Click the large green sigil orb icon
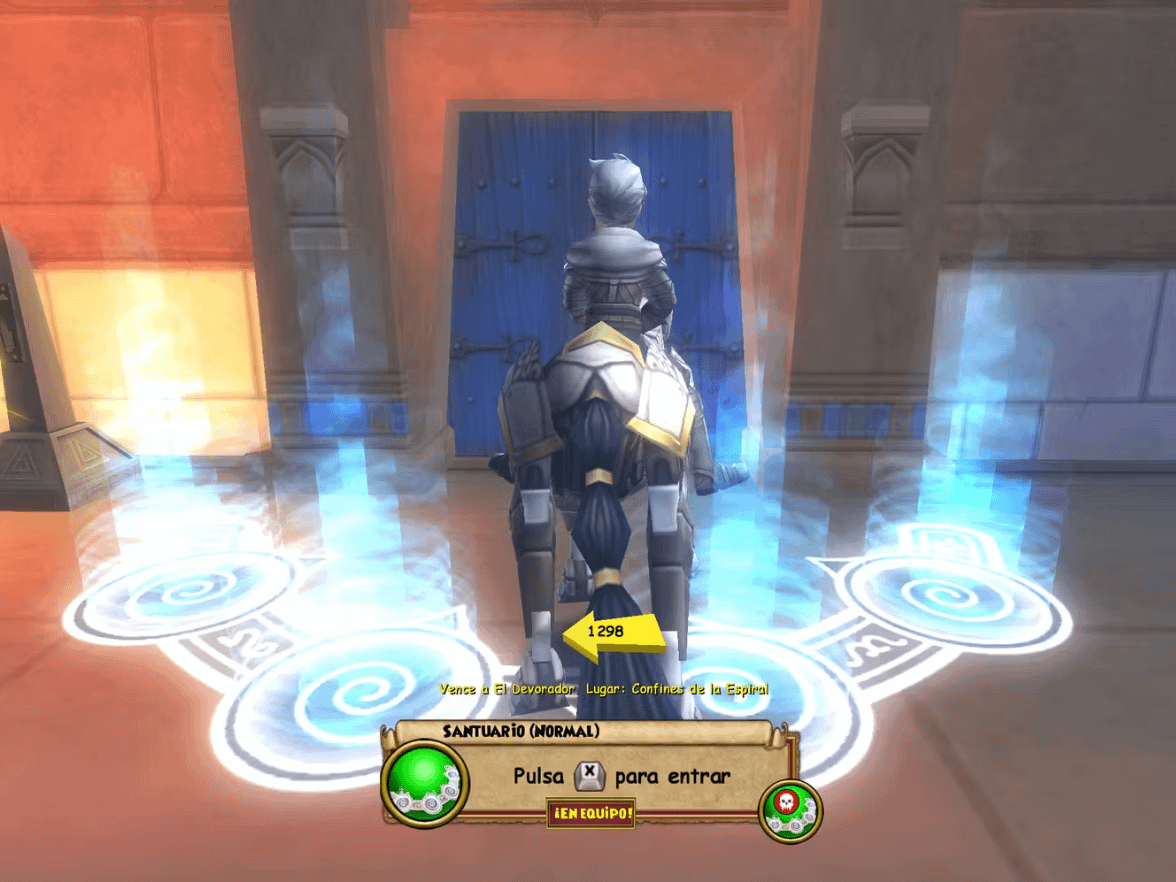This screenshot has height=882, width=1176. coord(426,782)
